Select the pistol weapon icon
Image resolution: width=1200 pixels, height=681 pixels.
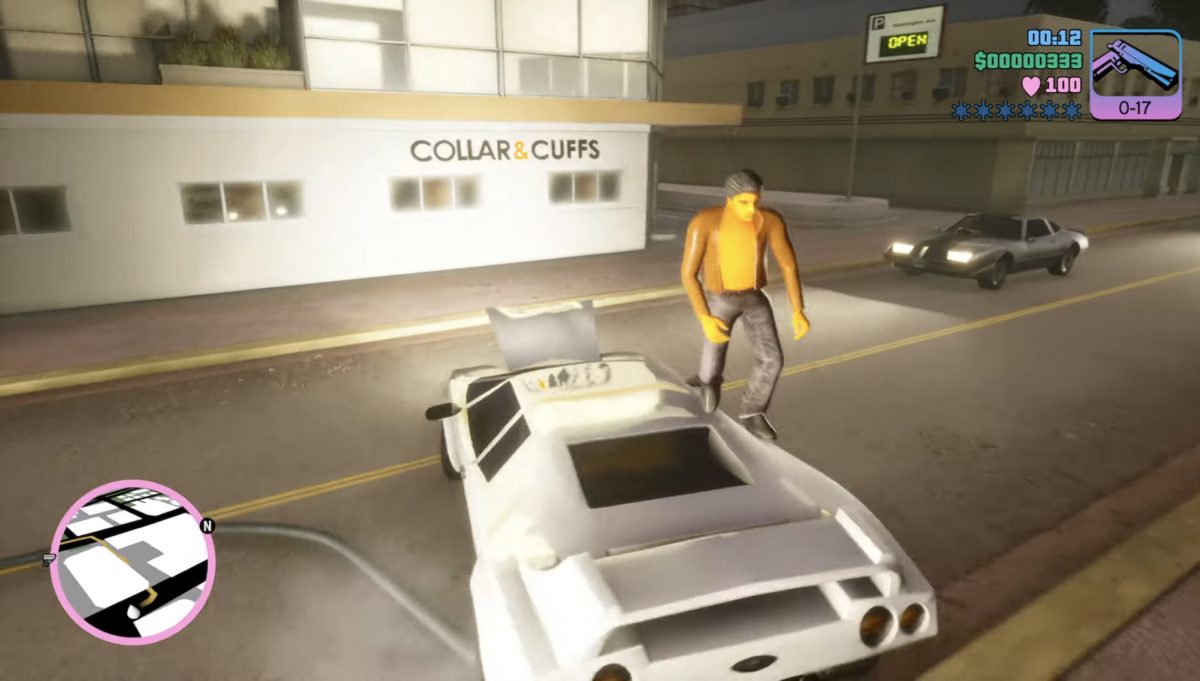click(x=1135, y=66)
